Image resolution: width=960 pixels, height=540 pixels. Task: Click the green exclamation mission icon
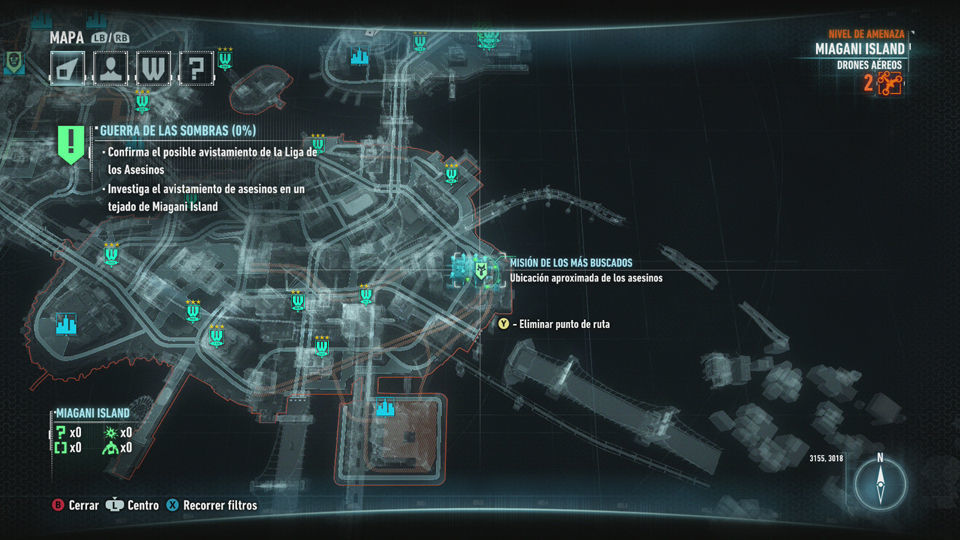point(70,145)
